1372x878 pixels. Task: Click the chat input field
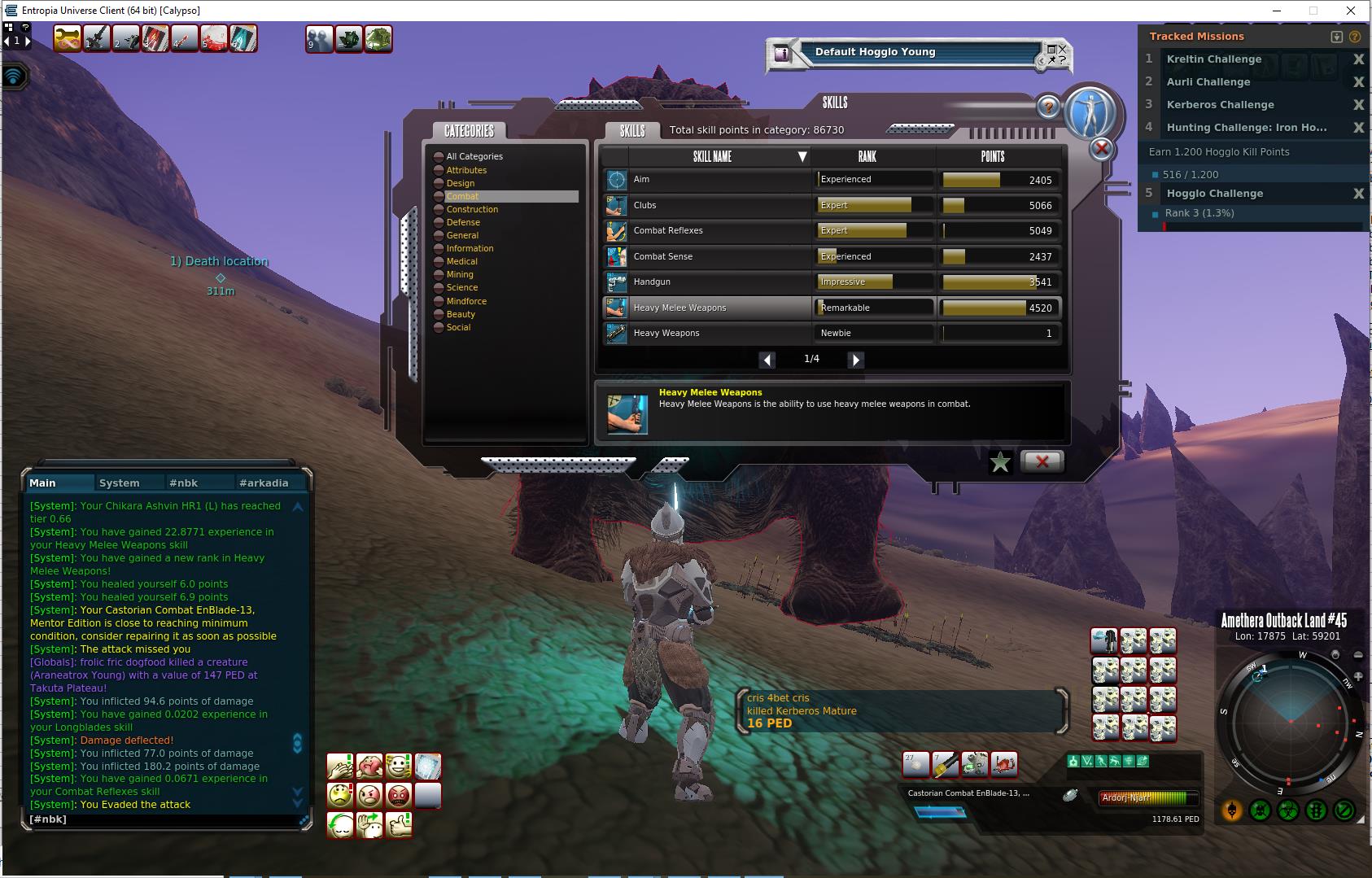[163, 819]
